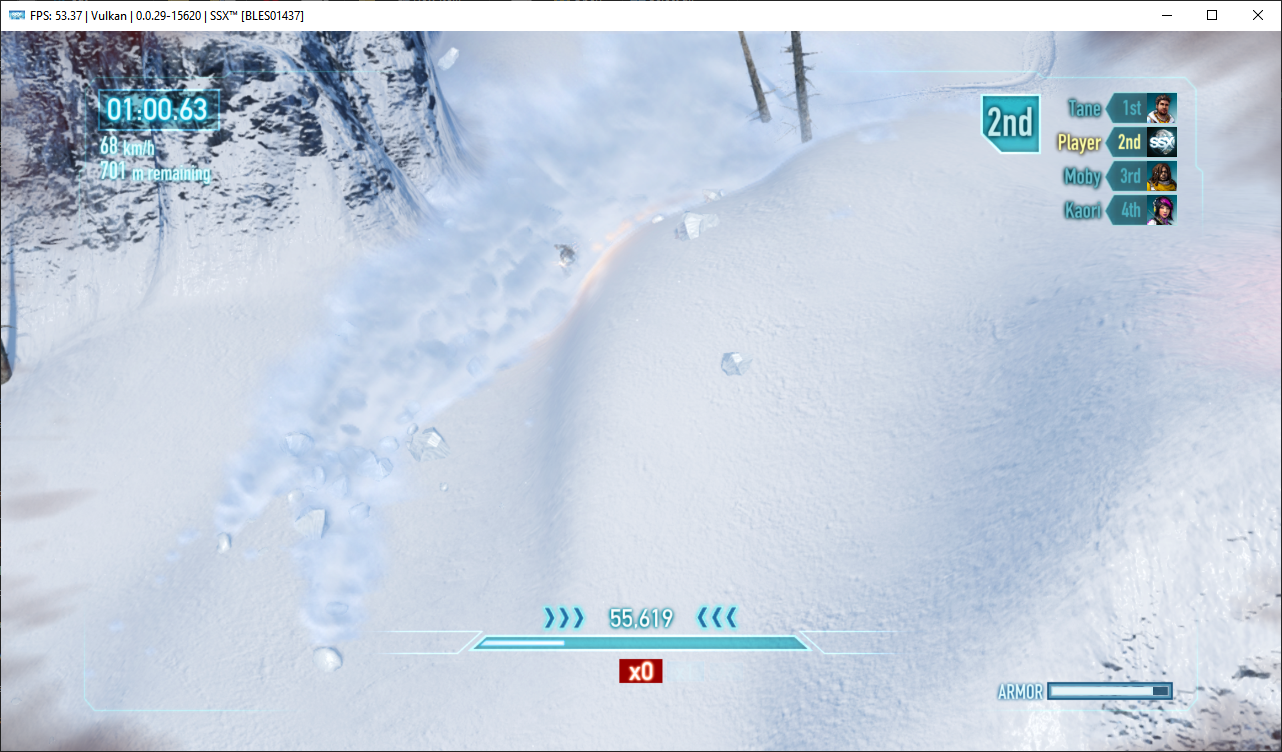Screen dimensions: 1282x752
Task: Click the right-pointing chevrons left of the score
Action: click(565, 618)
